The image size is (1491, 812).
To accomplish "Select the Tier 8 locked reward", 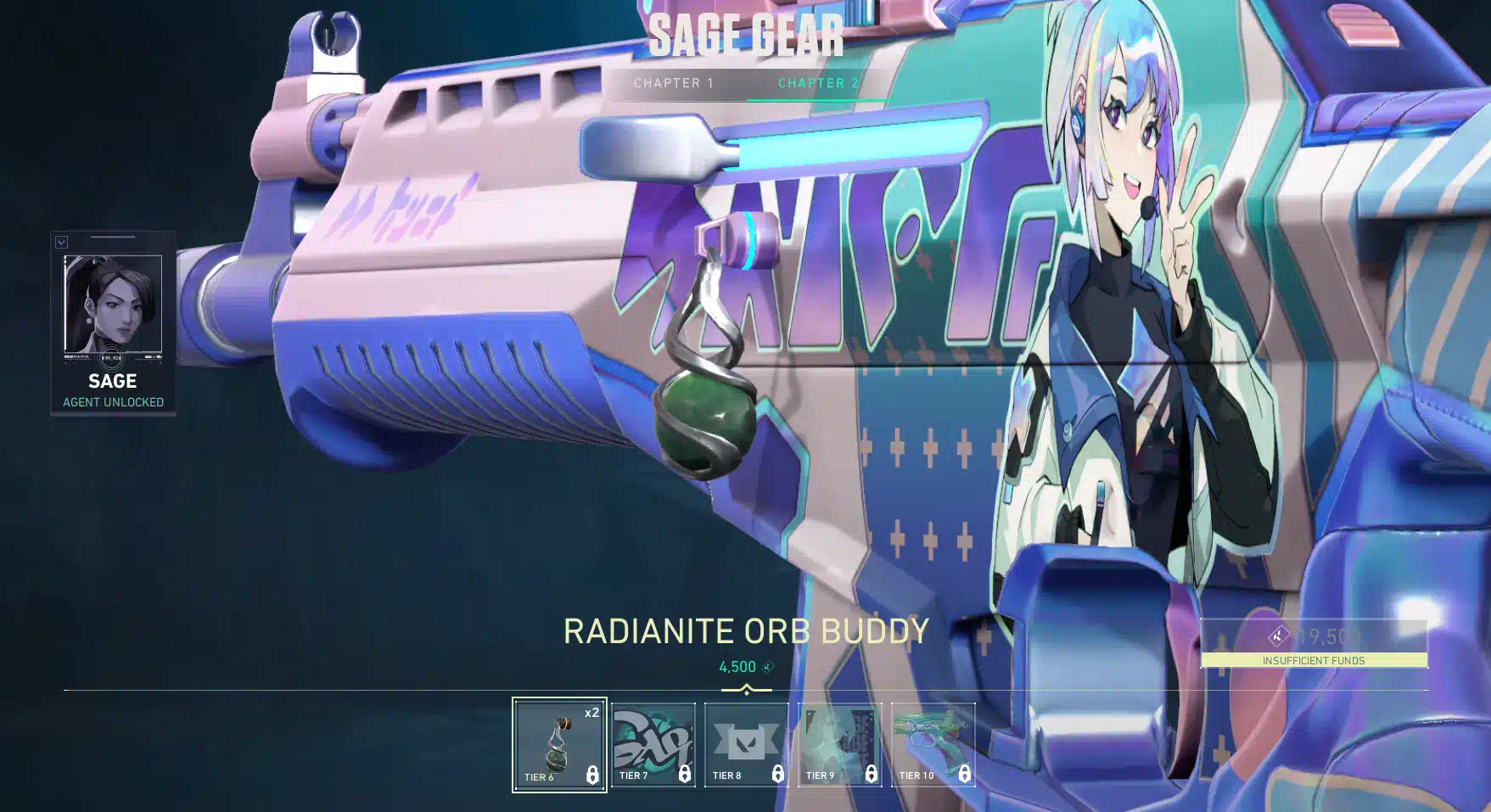I will (x=746, y=744).
